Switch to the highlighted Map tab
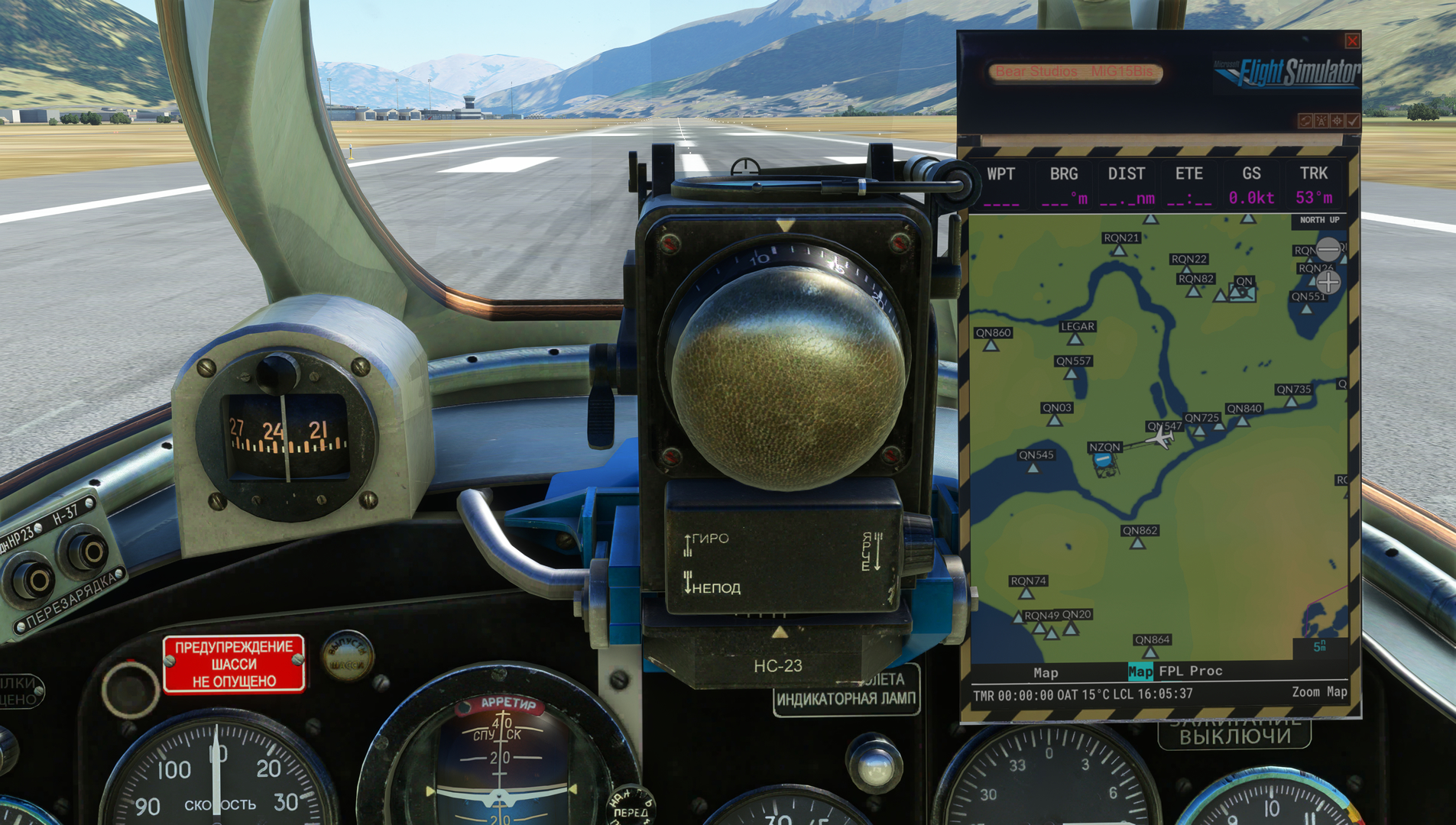 click(x=1140, y=671)
